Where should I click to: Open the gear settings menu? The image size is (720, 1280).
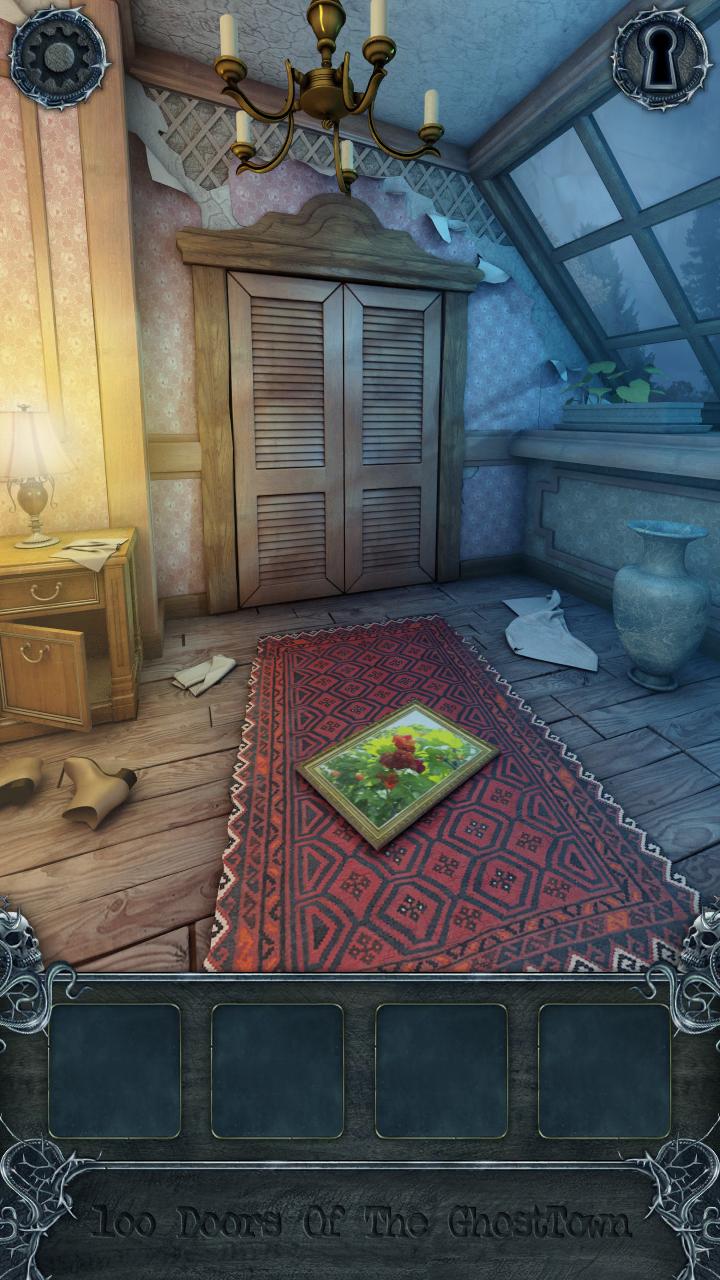click(59, 58)
